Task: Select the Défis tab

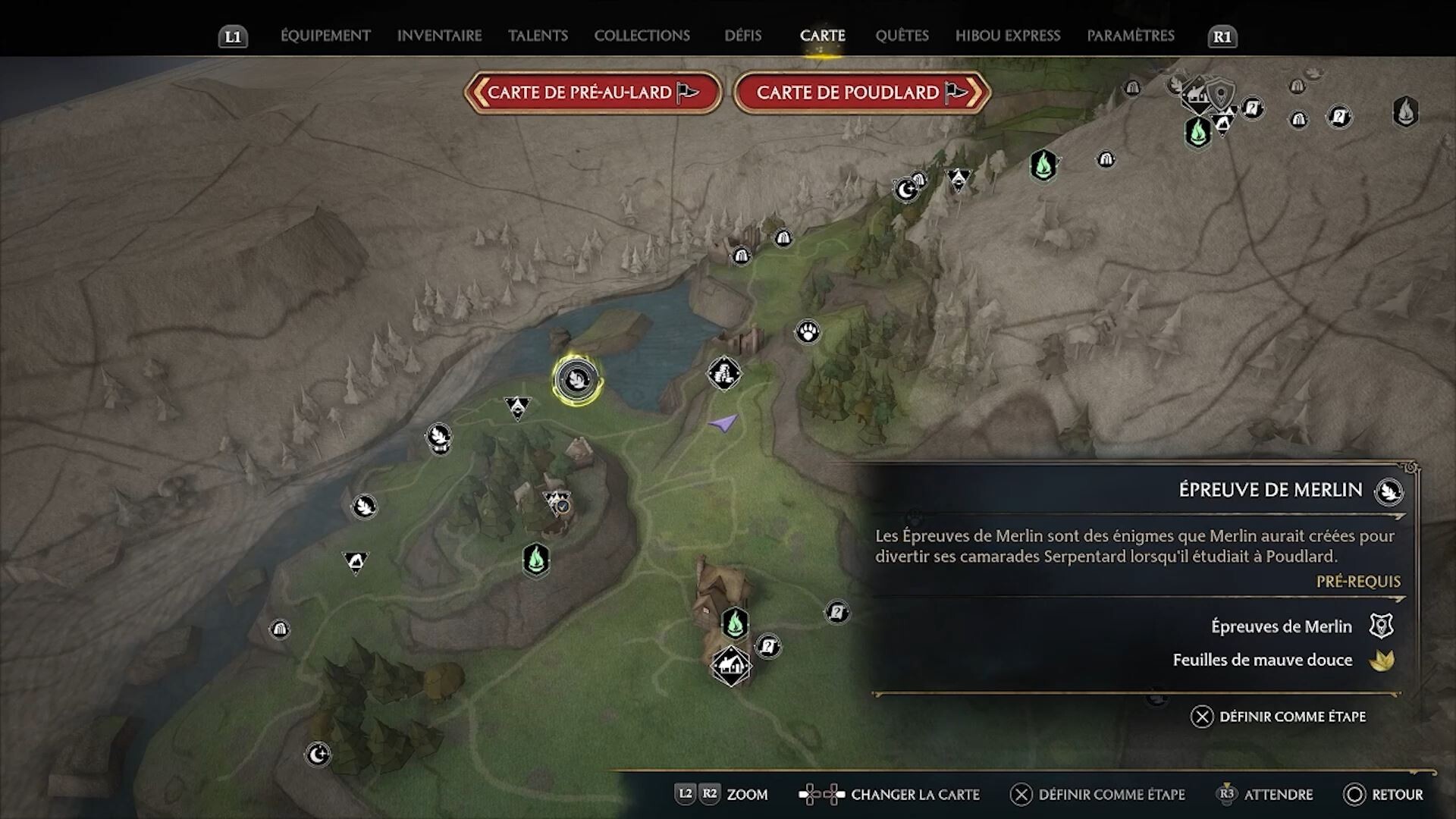Action: [742, 36]
